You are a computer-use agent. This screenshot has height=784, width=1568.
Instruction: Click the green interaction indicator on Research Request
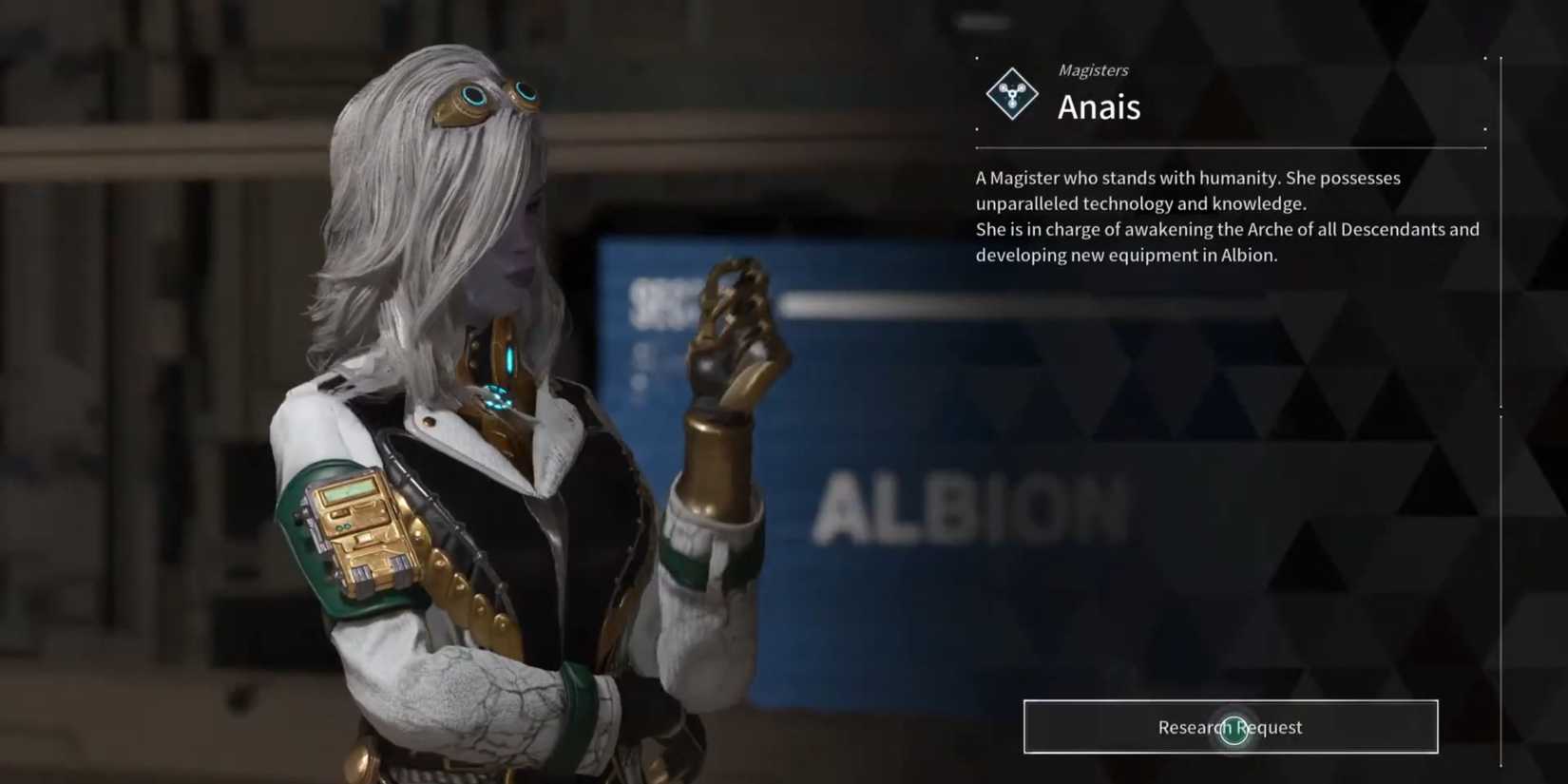click(1233, 728)
